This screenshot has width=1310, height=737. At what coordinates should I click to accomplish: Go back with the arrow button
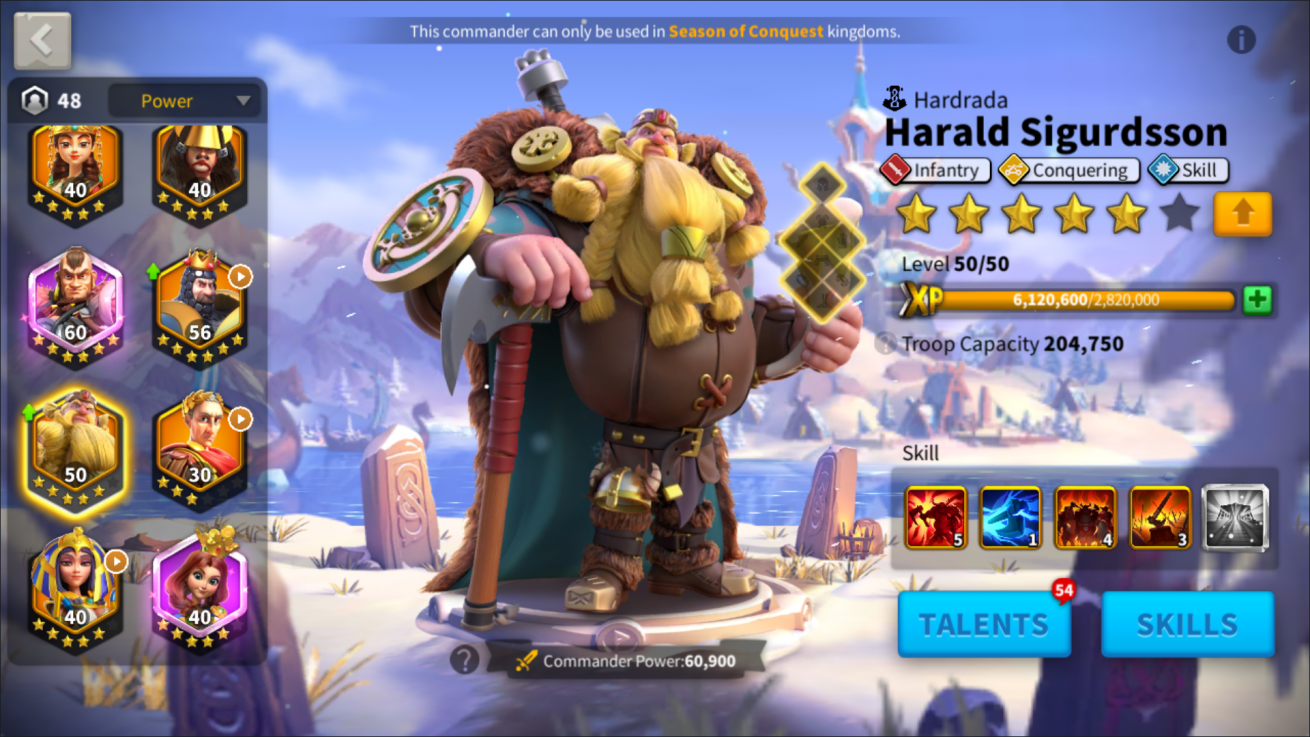(42, 41)
